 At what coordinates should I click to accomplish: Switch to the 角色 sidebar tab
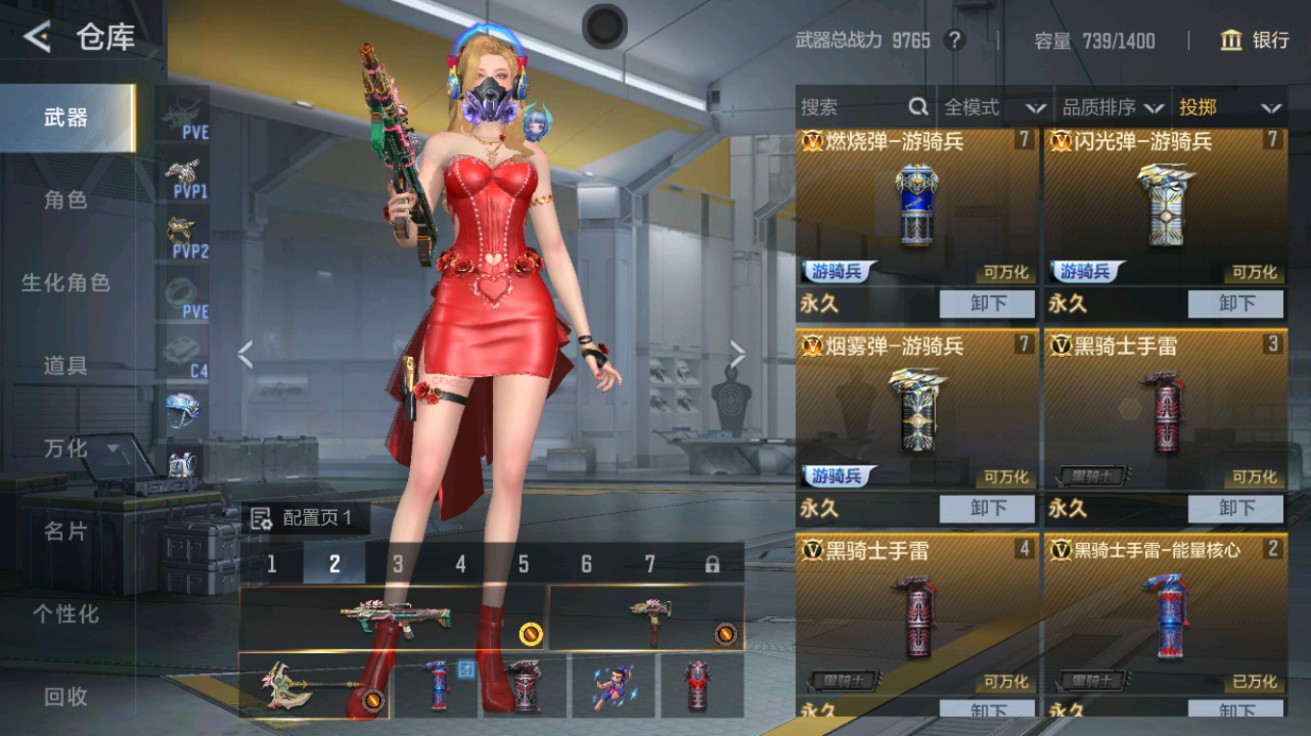(x=65, y=200)
